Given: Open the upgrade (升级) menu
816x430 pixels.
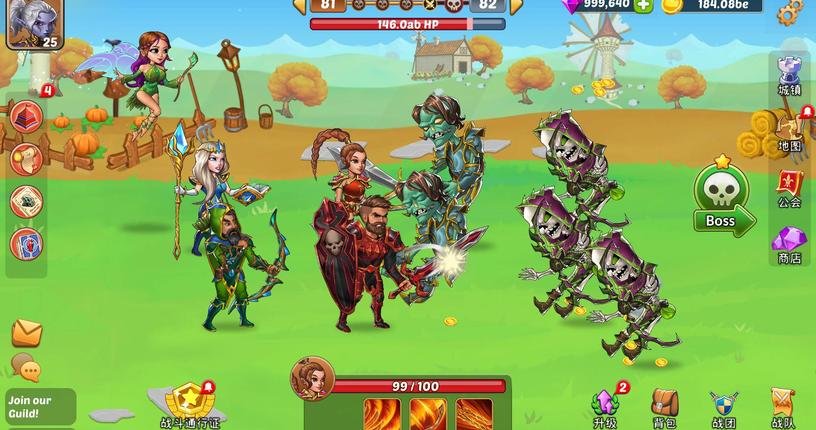Looking at the screenshot, I should click(605, 407).
